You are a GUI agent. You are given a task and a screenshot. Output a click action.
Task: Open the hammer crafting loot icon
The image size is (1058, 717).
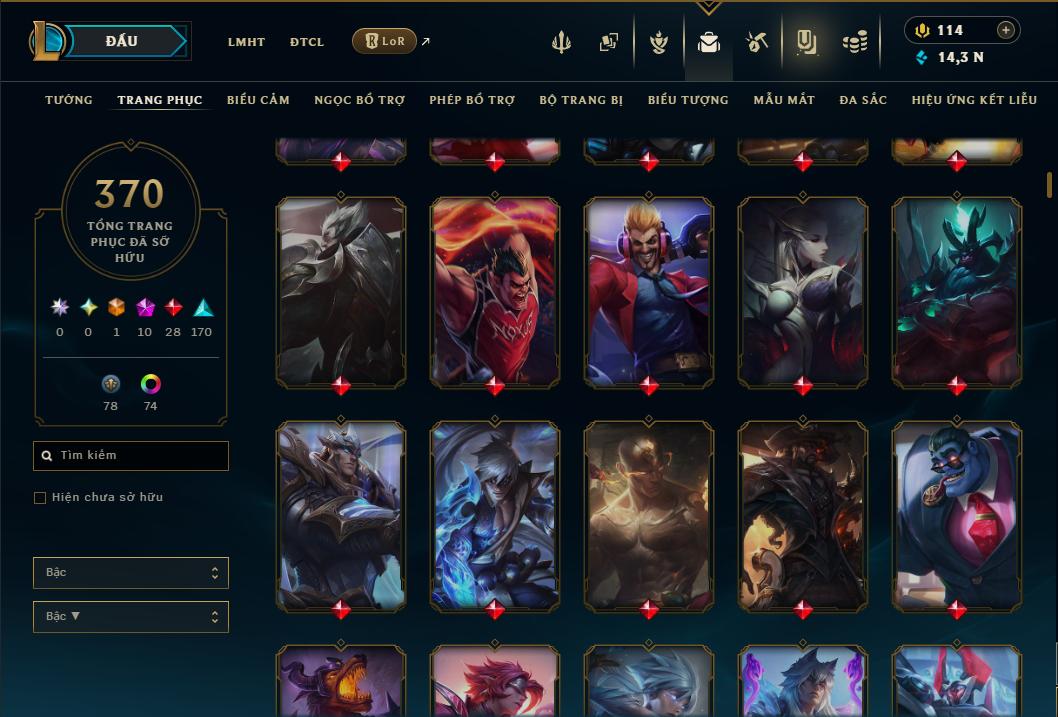757,42
